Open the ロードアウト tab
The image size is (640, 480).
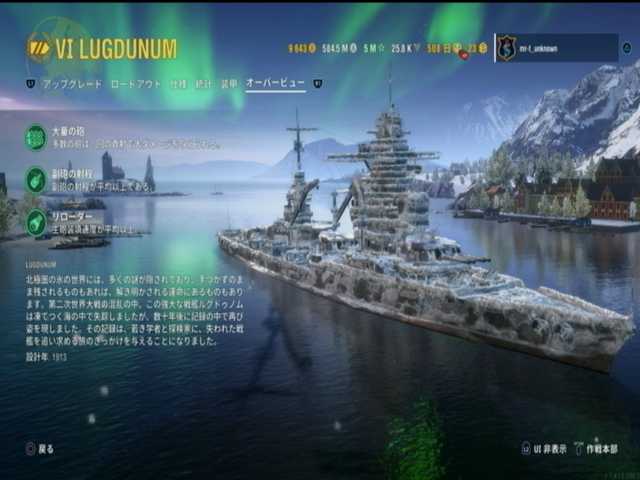point(135,85)
